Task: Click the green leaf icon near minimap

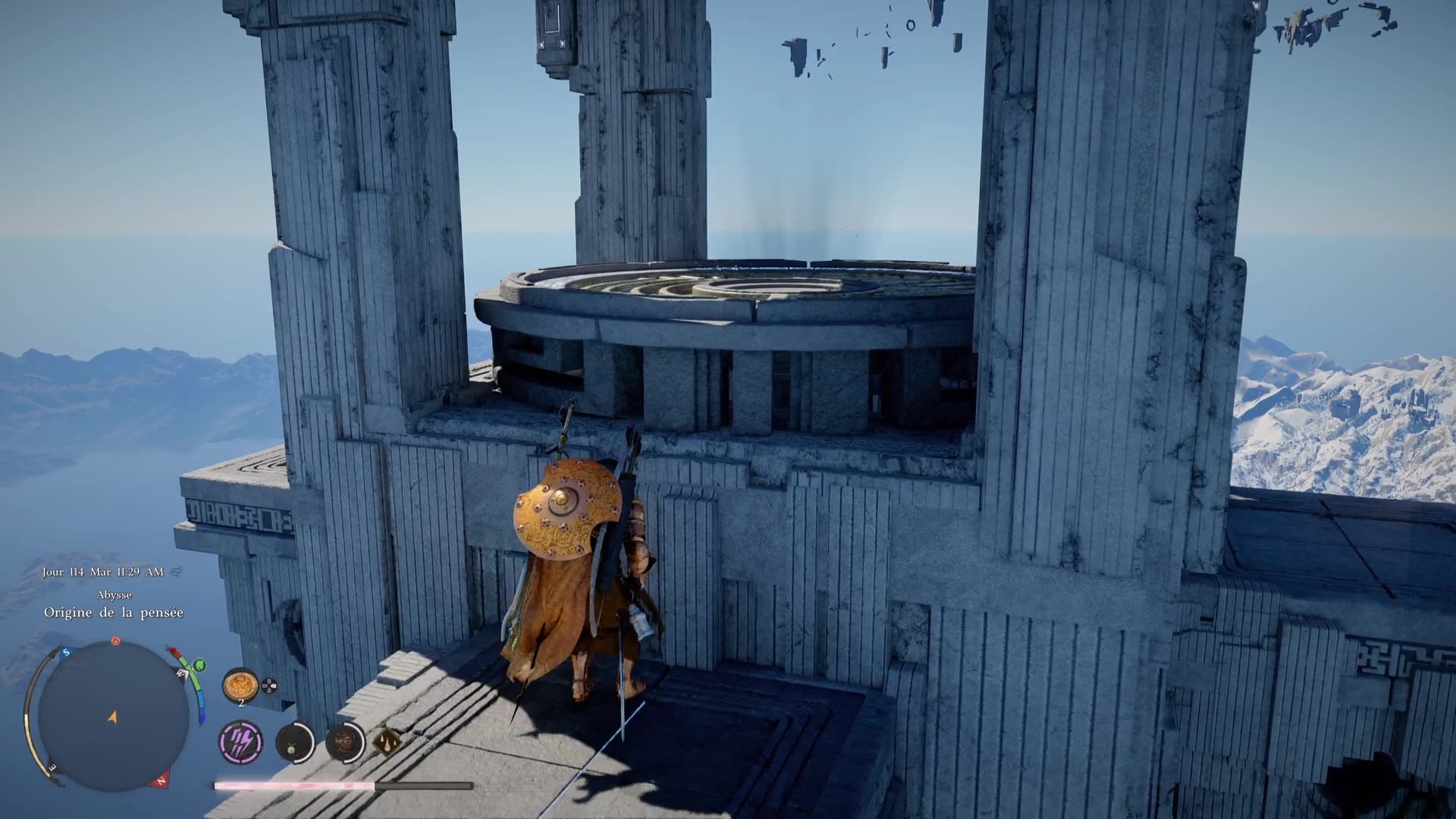Action: (199, 665)
